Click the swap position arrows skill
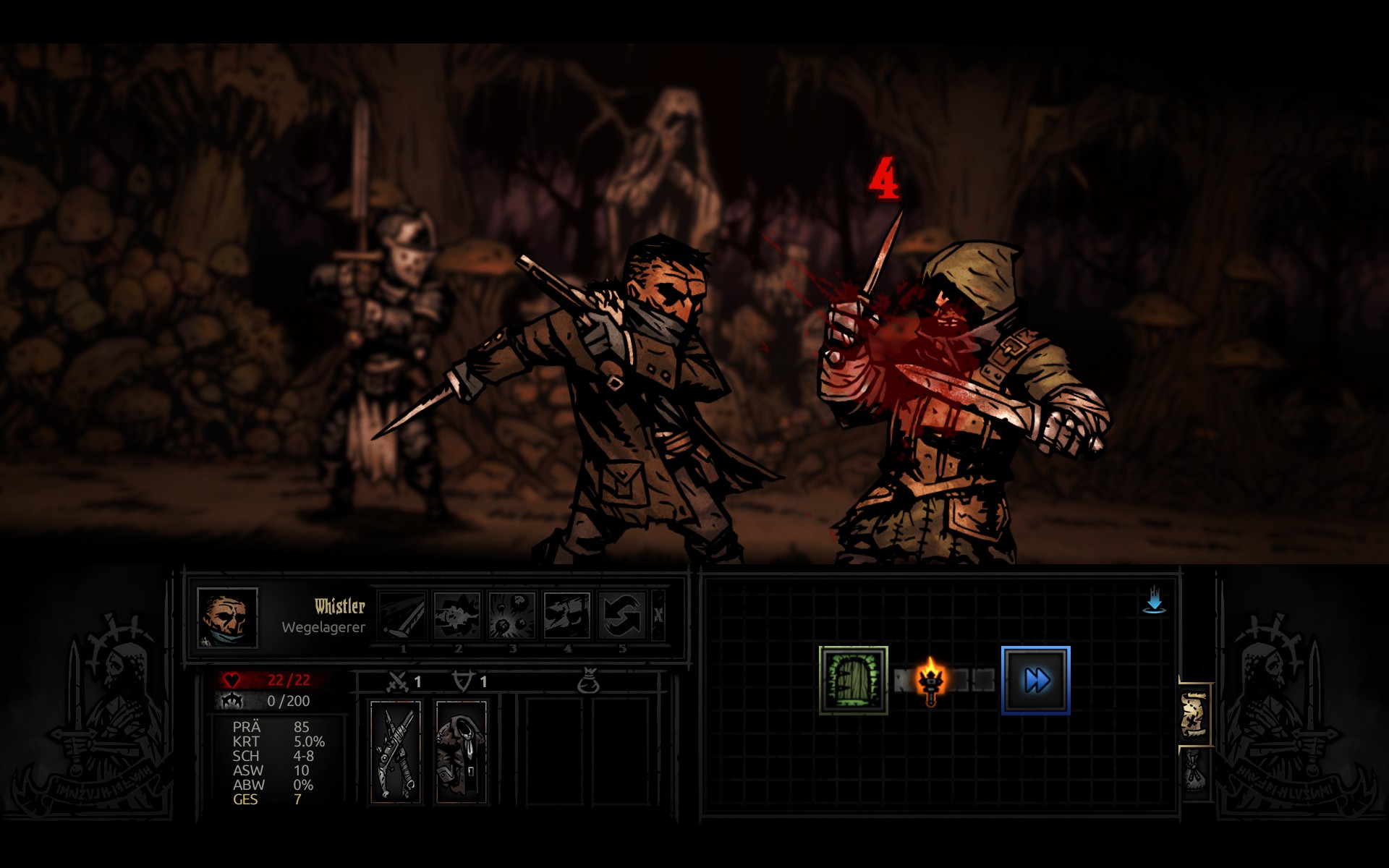The height and width of the screenshot is (868, 1389). point(622,616)
